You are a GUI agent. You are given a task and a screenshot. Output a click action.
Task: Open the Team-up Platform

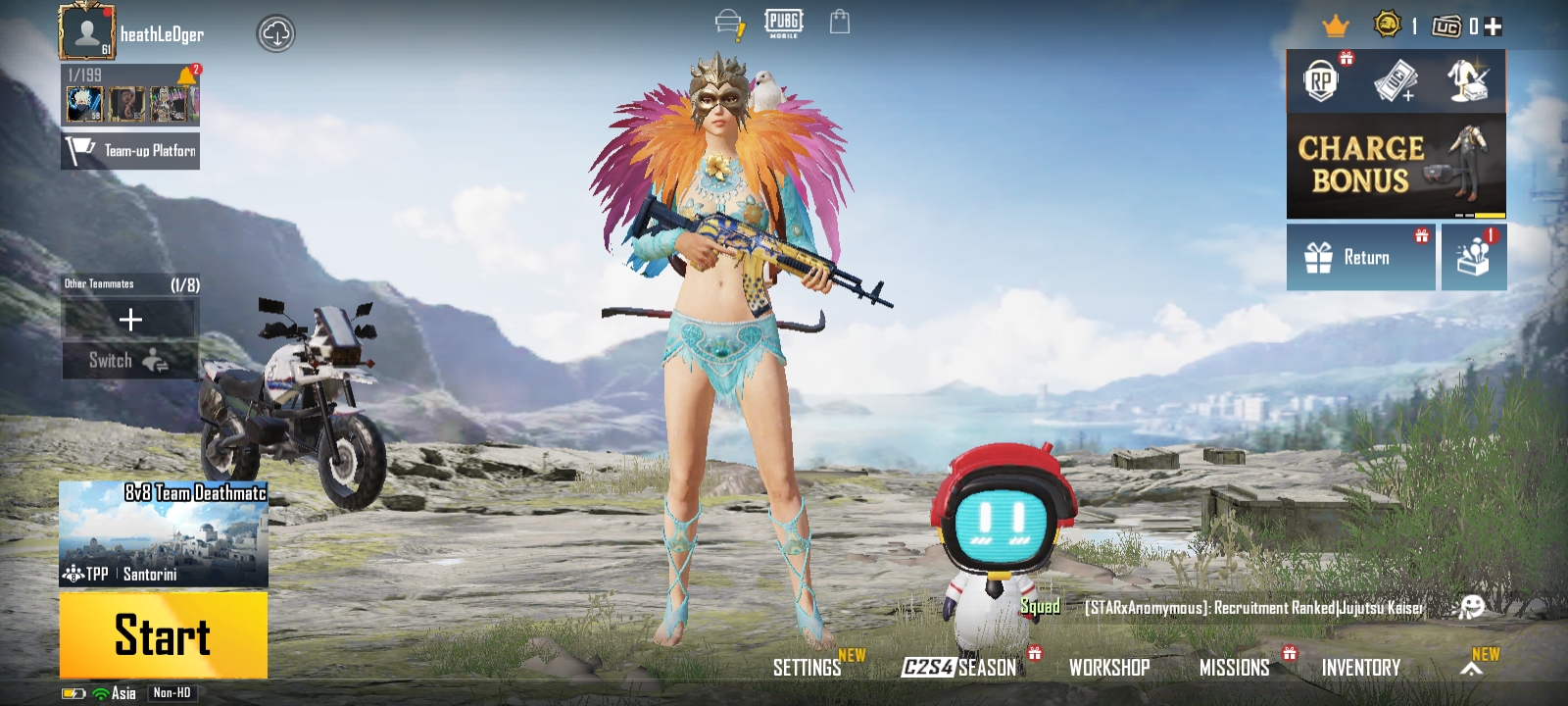(130, 151)
